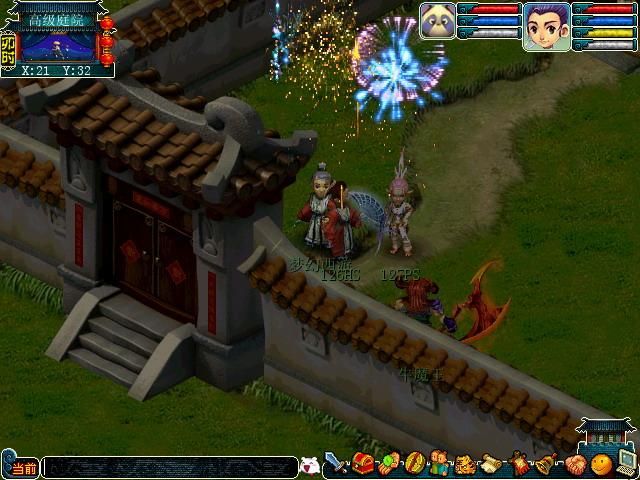Click the round striped ball trade icon

(414, 464)
